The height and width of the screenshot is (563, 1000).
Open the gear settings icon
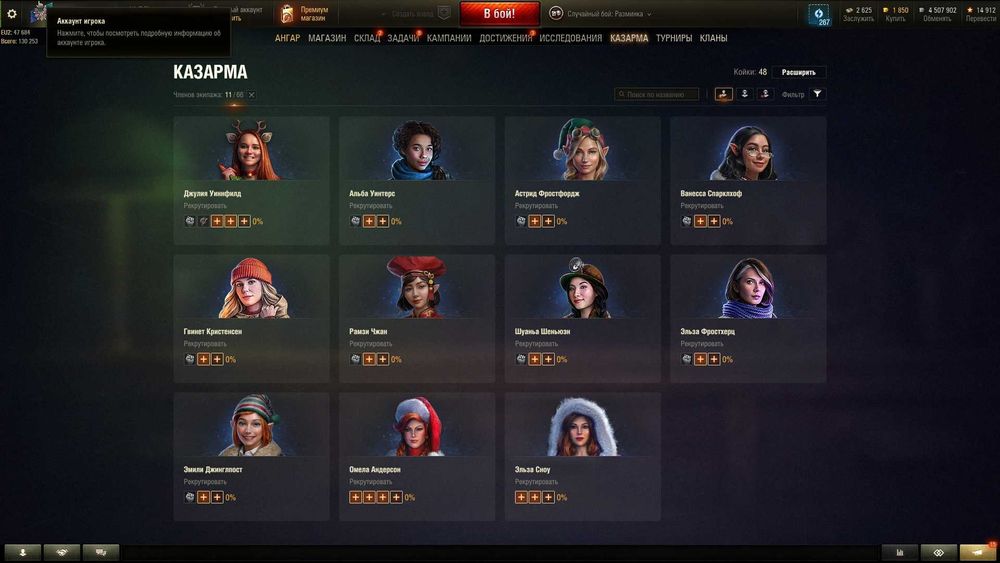(12, 14)
